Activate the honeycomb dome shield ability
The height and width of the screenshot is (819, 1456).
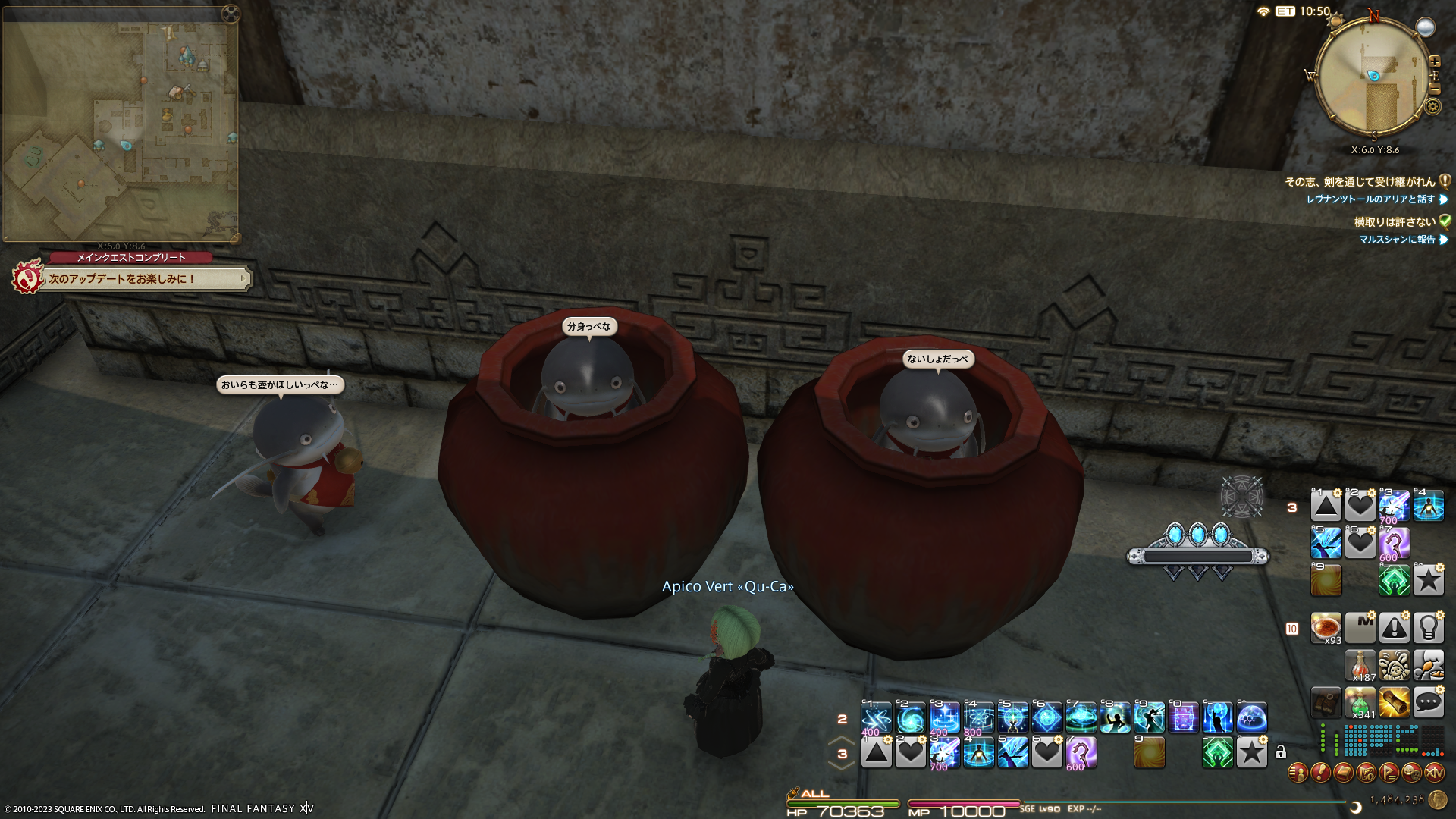tap(1251, 717)
